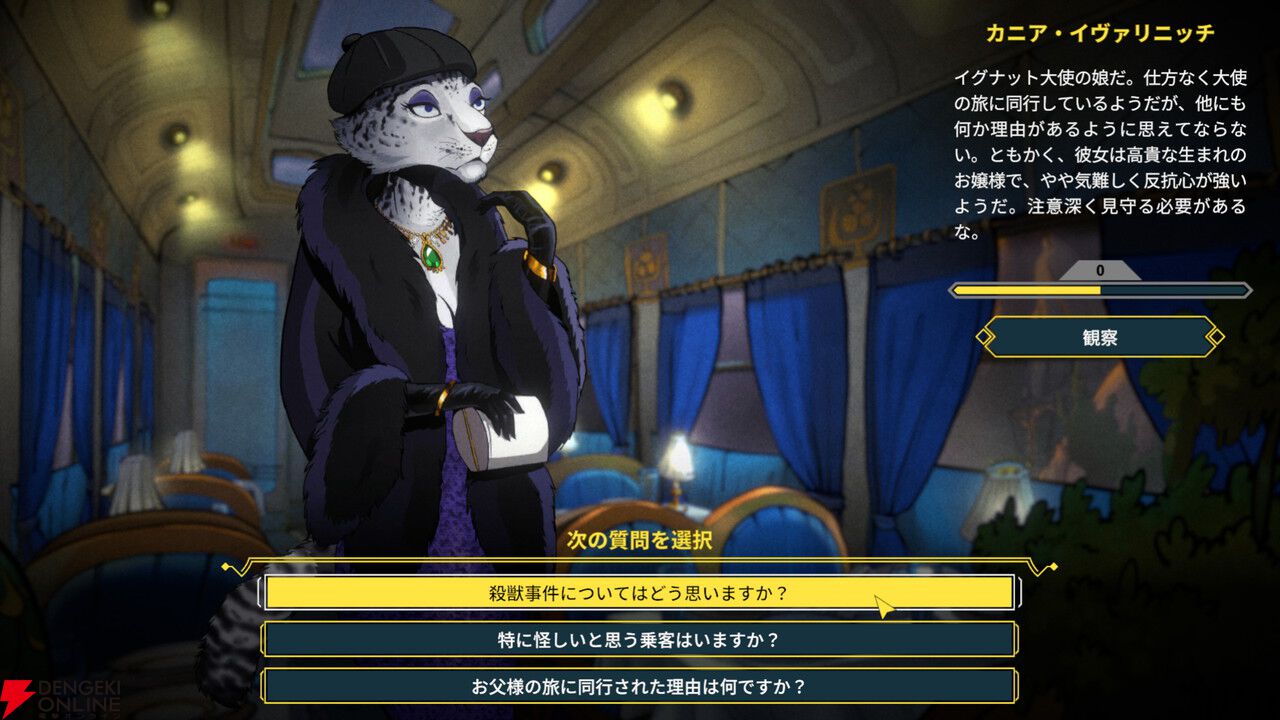1280x720 pixels.
Task: Click the diamond ornament left of 観察 button
Action: point(984,336)
